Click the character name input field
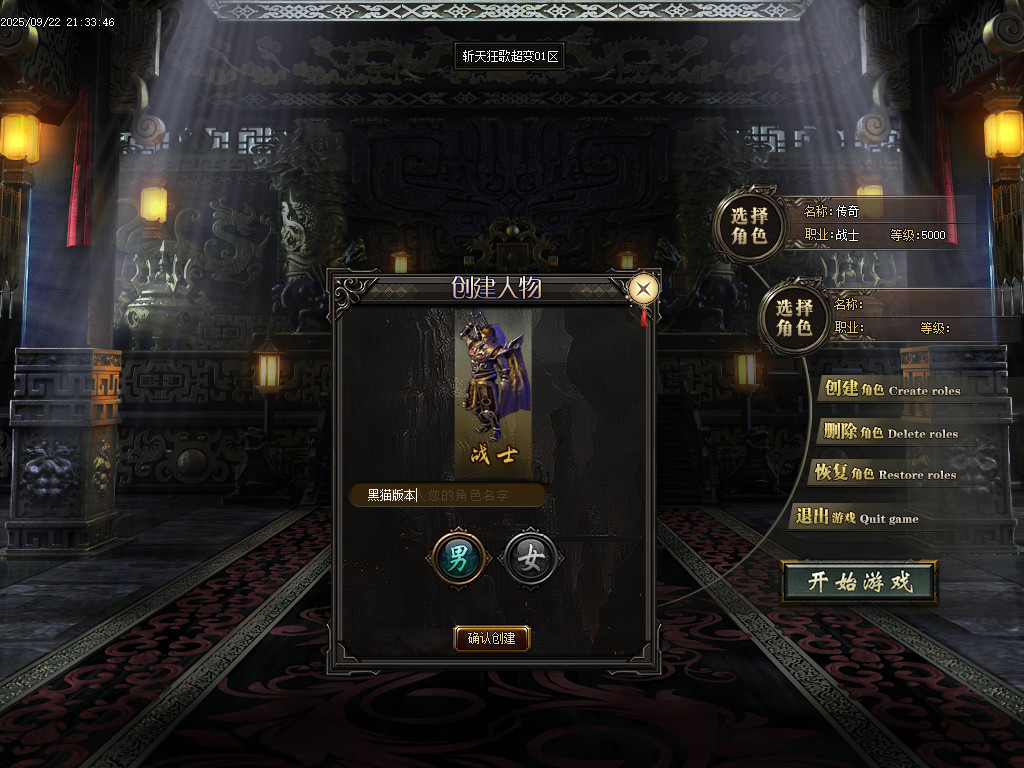 (x=448, y=495)
